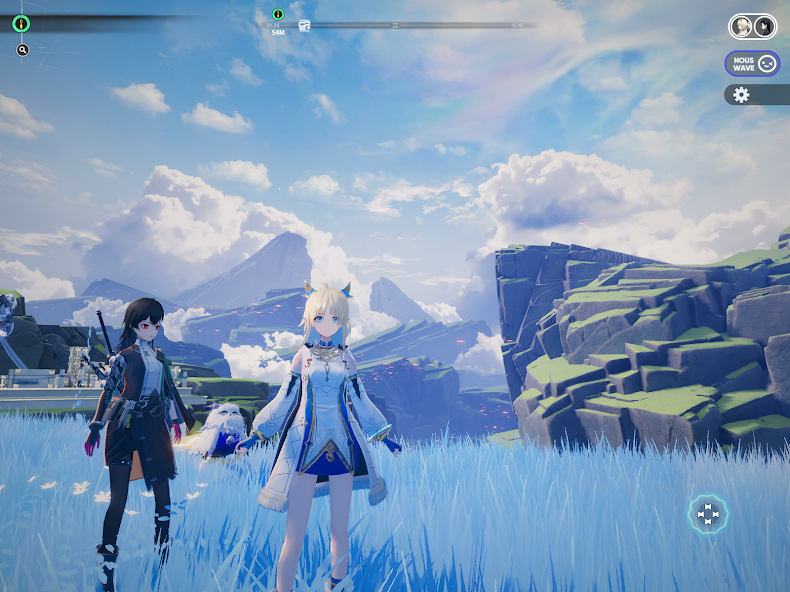The image size is (790, 592).
Task: Click the white icon on the compass bar
Action: pyautogui.click(x=304, y=25)
